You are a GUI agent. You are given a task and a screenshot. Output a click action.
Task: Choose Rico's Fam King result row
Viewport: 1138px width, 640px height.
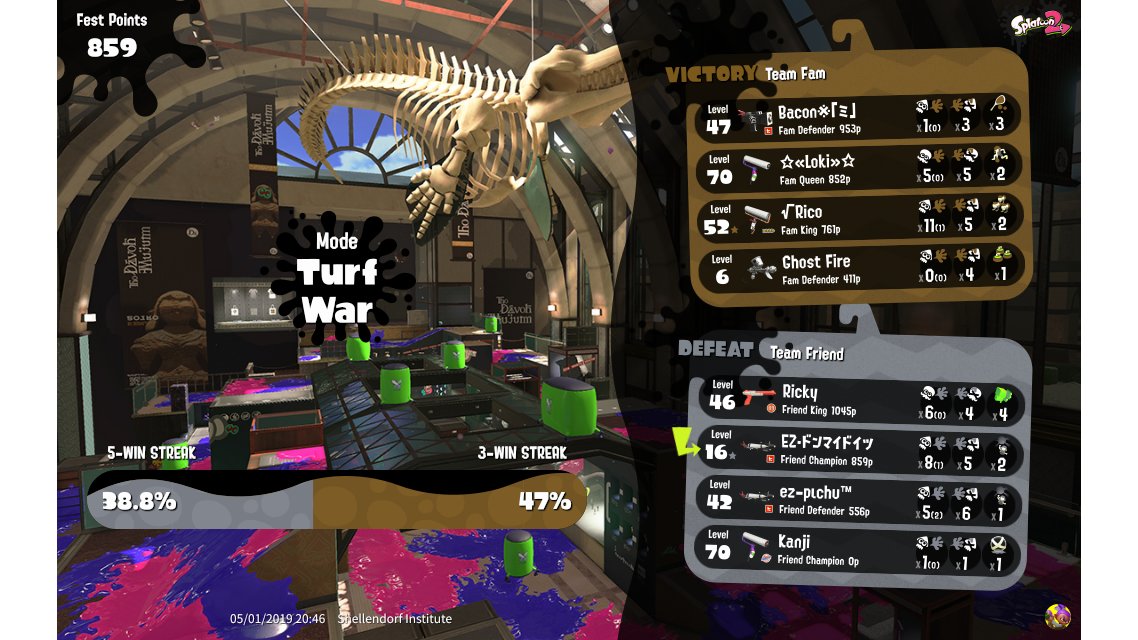[x=858, y=218]
